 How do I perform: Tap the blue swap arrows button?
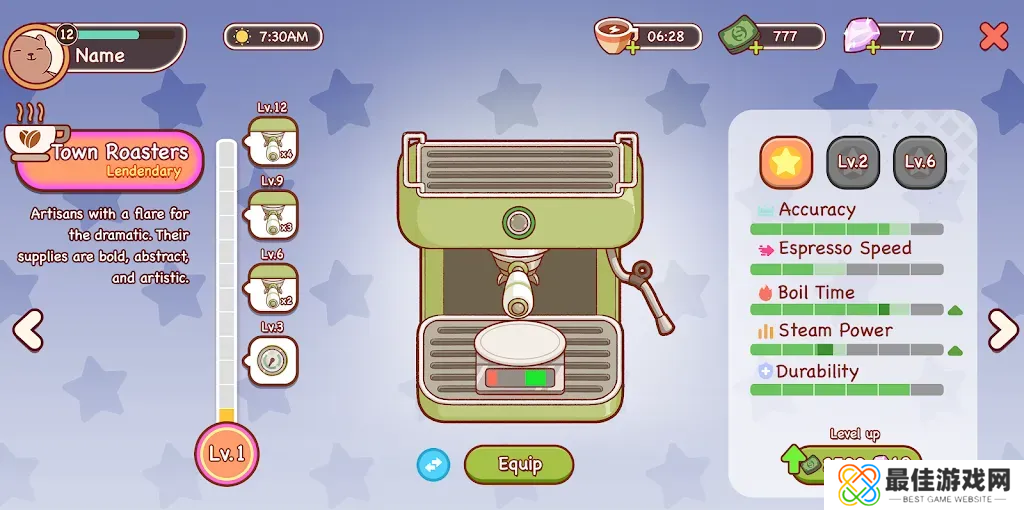[433, 464]
